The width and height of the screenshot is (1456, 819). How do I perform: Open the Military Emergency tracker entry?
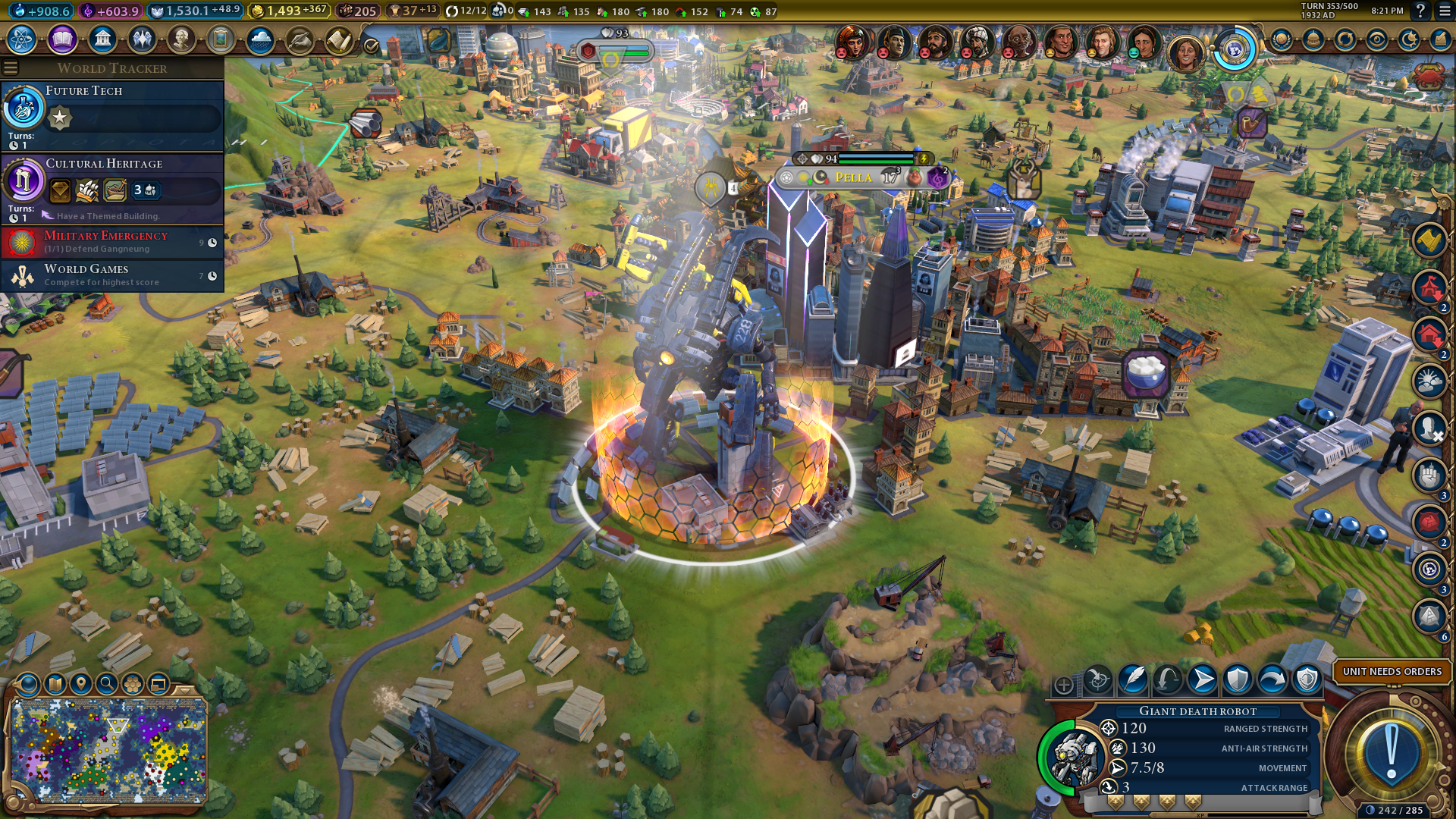[112, 242]
